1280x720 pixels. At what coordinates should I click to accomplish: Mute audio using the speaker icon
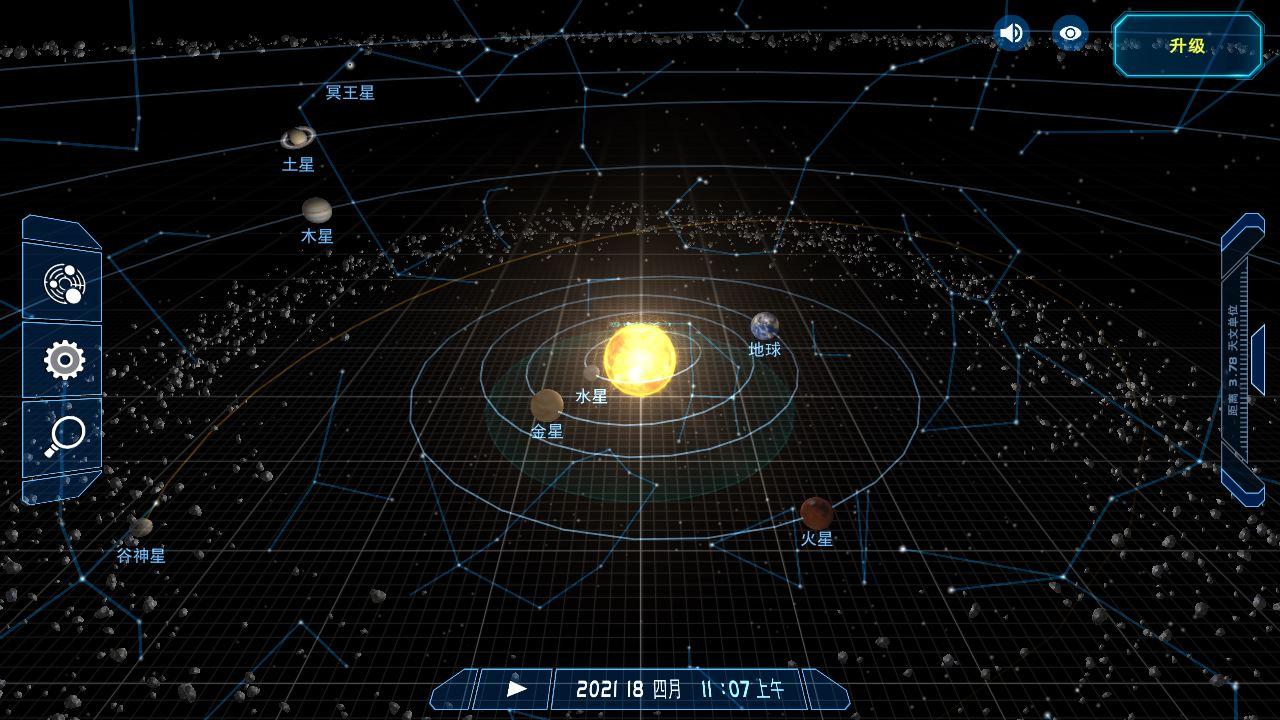pos(1010,33)
